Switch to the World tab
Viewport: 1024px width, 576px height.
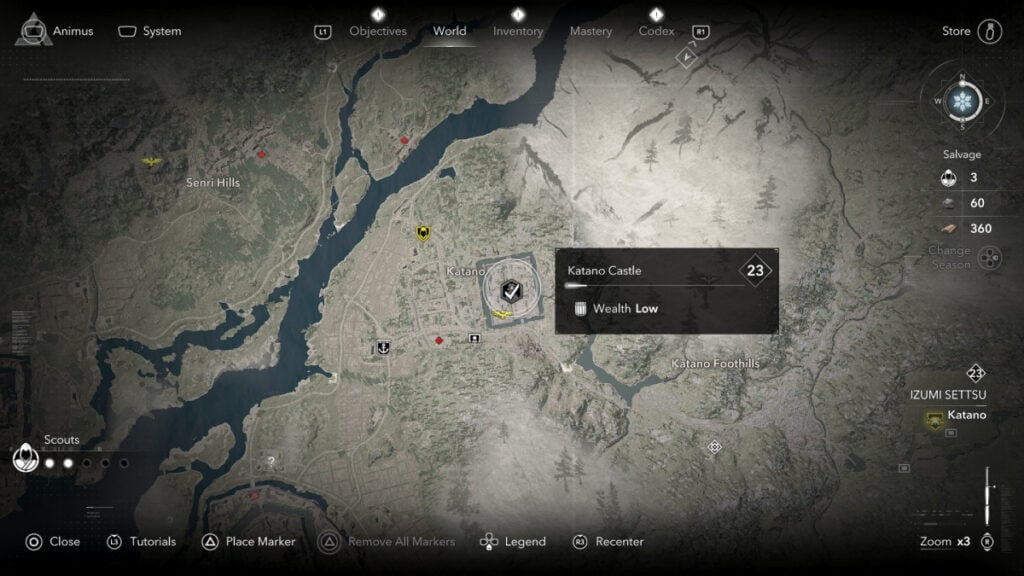[x=449, y=31]
